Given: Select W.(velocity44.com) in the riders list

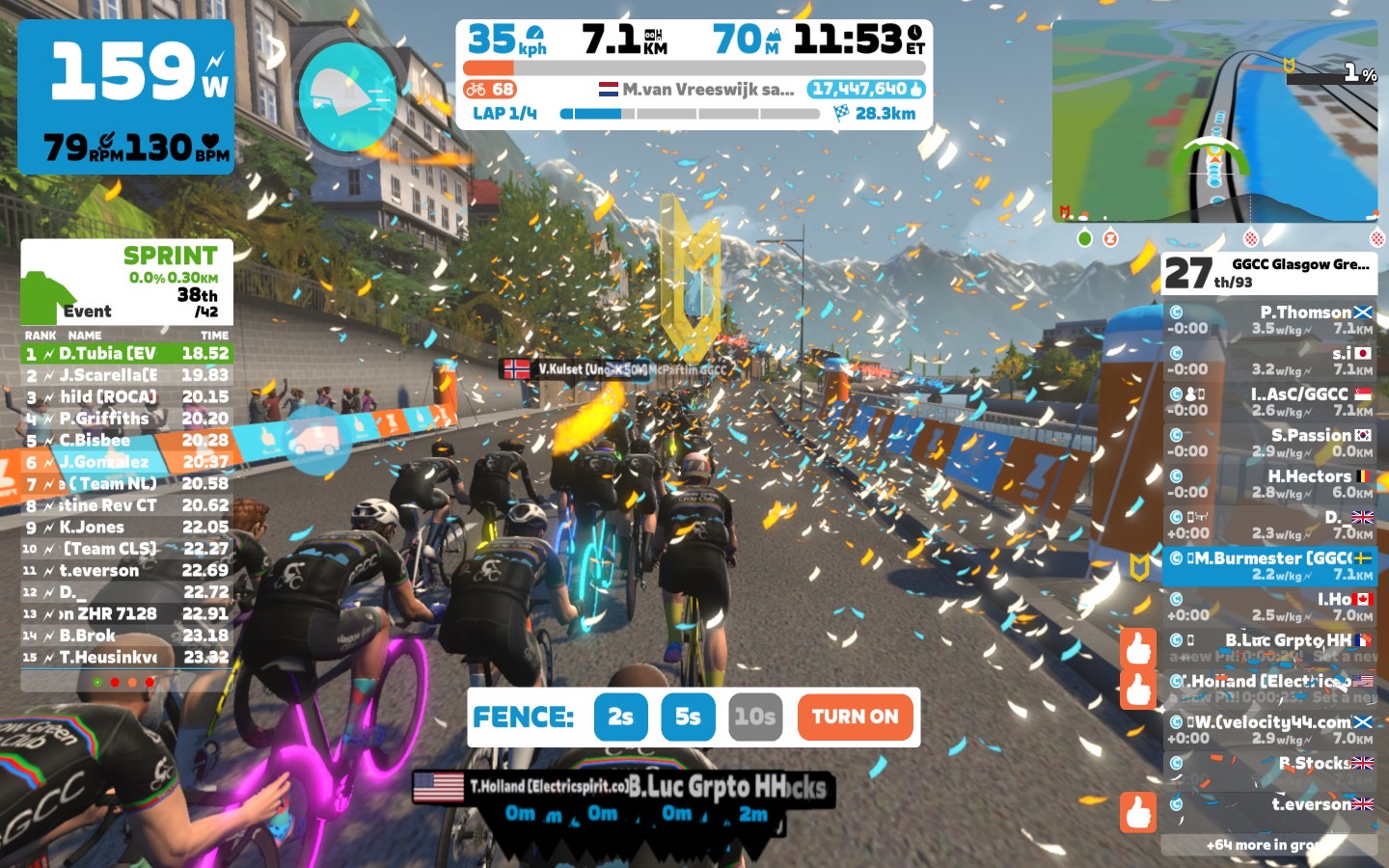Looking at the screenshot, I should pyautogui.click(x=1268, y=730).
